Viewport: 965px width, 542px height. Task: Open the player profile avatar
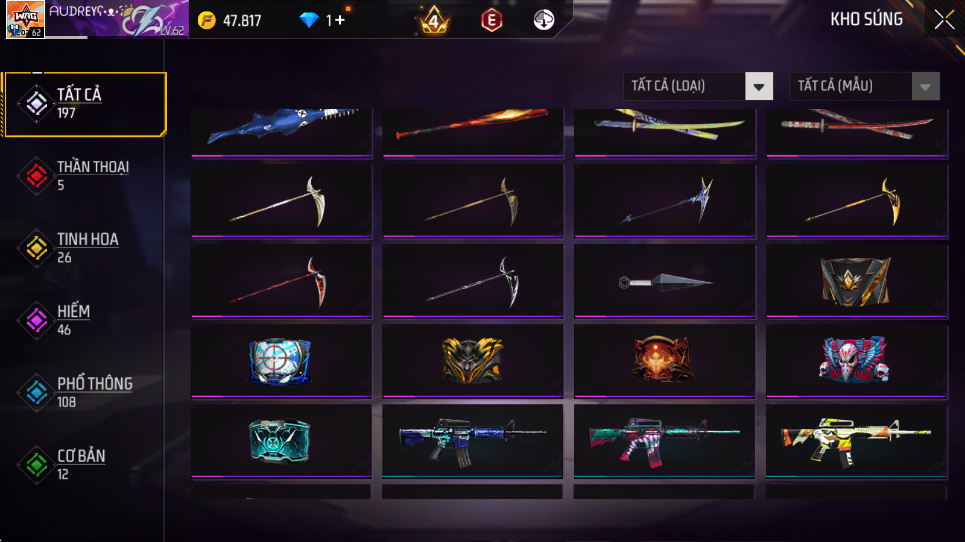[x=24, y=20]
